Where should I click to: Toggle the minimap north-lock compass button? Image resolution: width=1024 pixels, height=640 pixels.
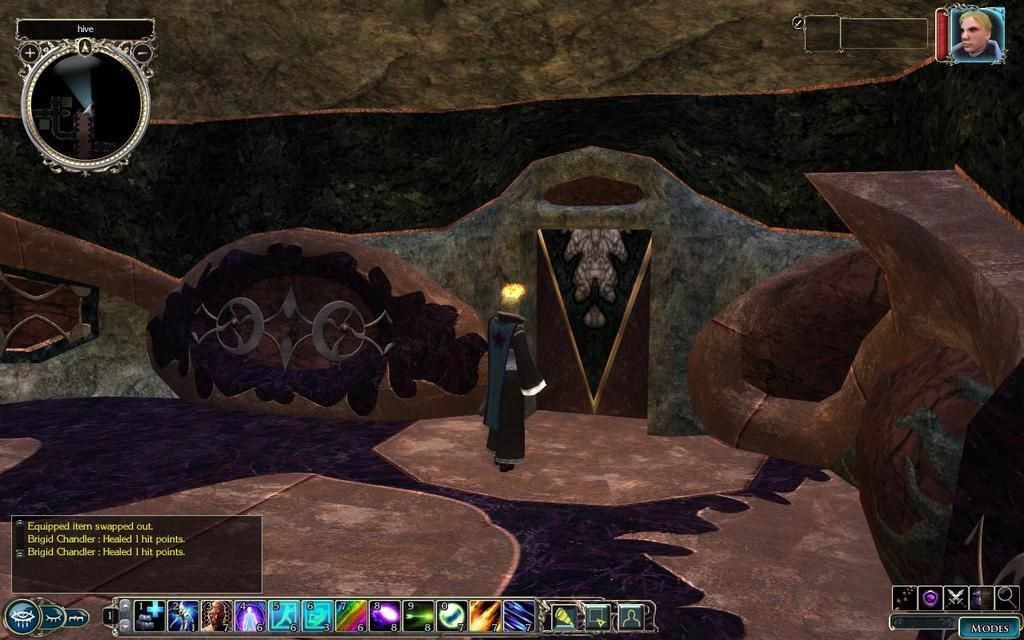(86, 46)
